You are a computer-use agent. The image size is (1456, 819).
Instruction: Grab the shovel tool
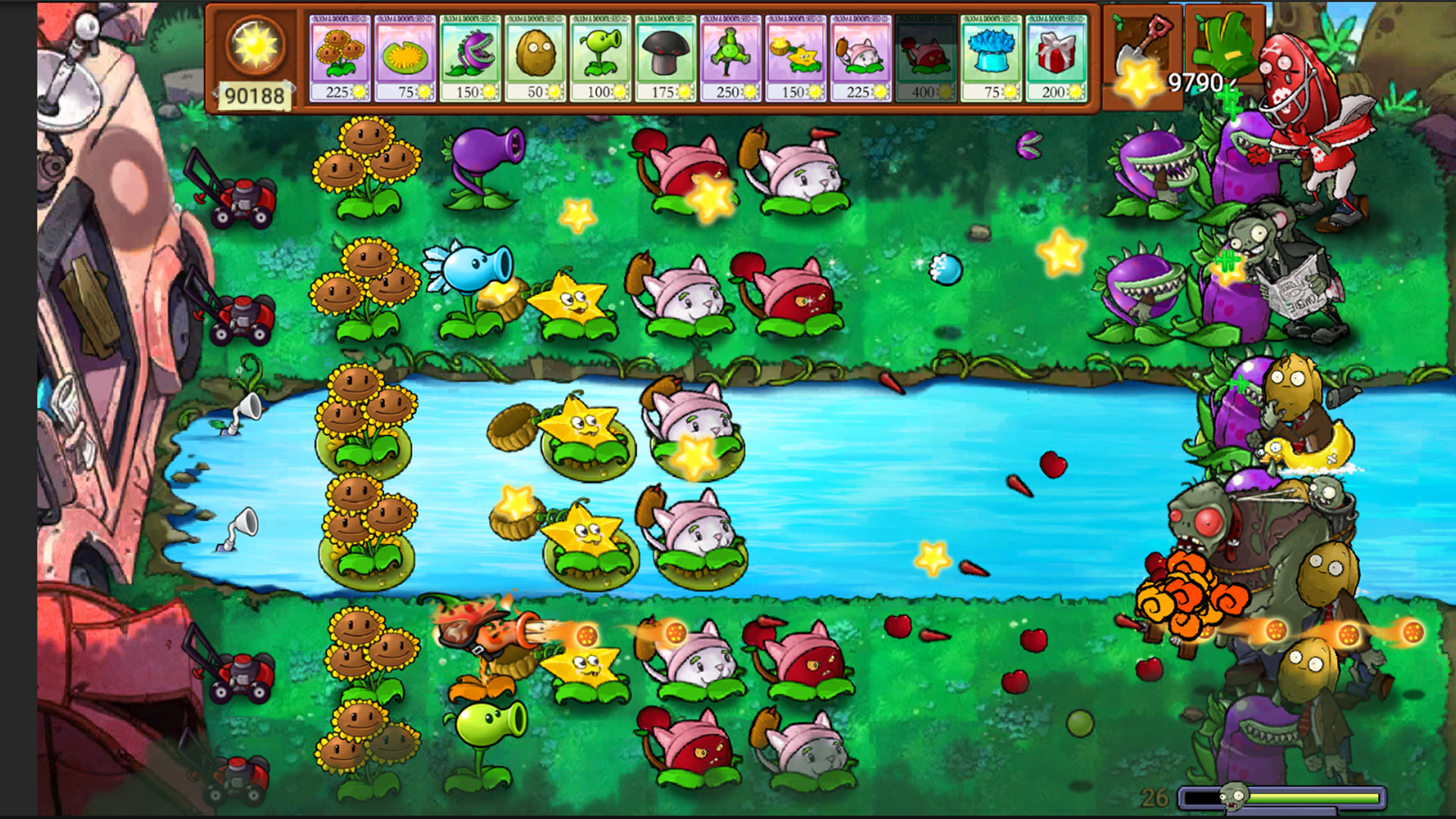(1143, 45)
